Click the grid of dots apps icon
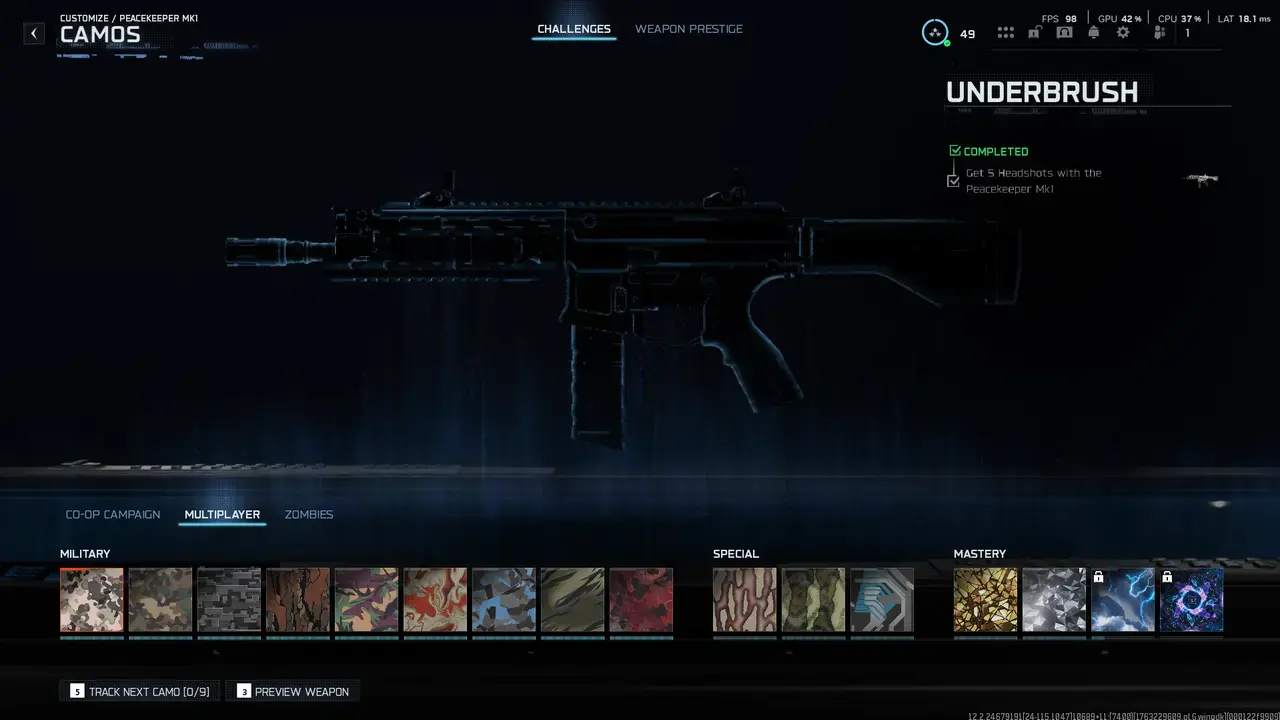This screenshot has height=720, width=1280. point(1005,32)
